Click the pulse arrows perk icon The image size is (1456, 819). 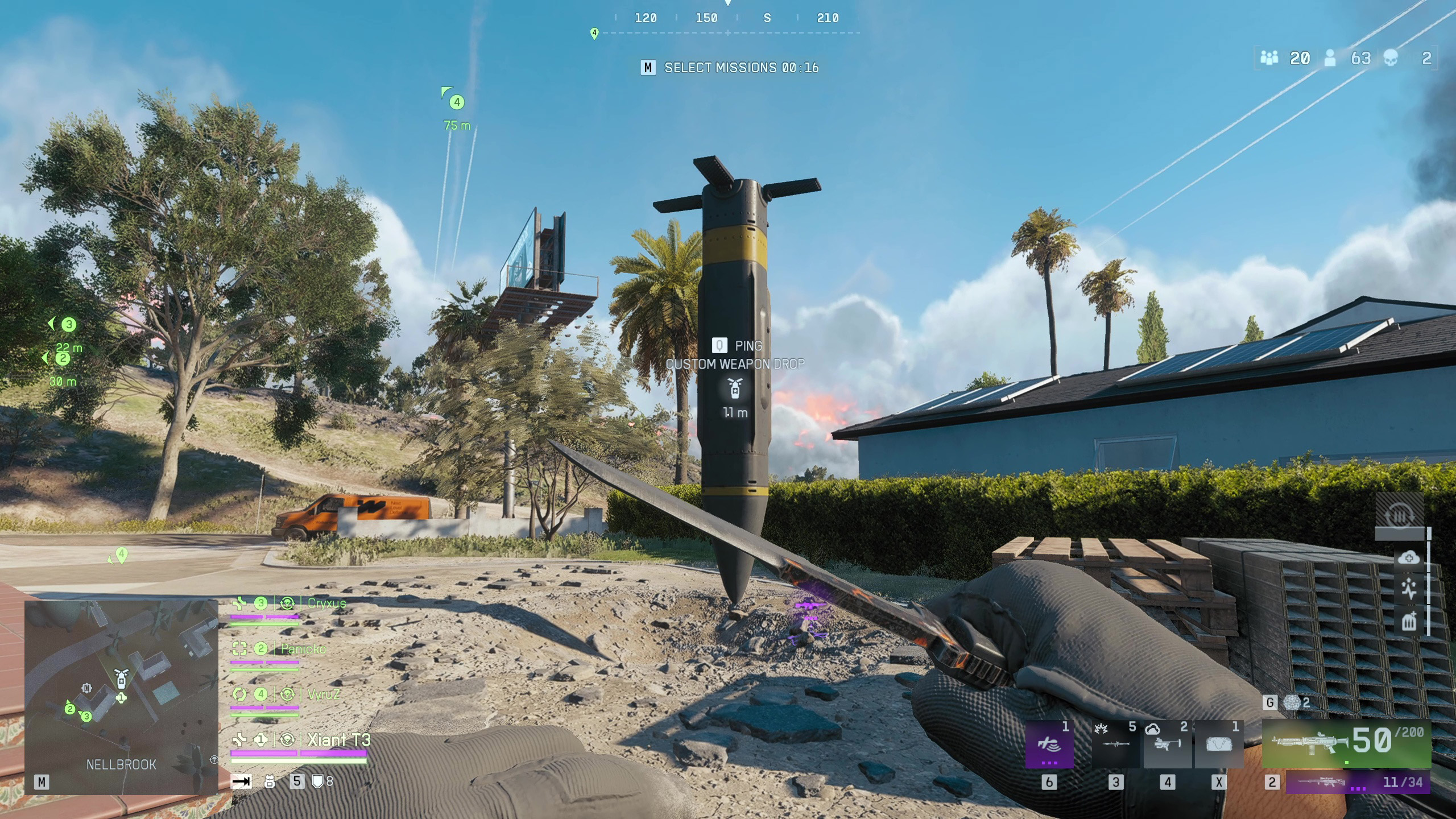(1409, 589)
